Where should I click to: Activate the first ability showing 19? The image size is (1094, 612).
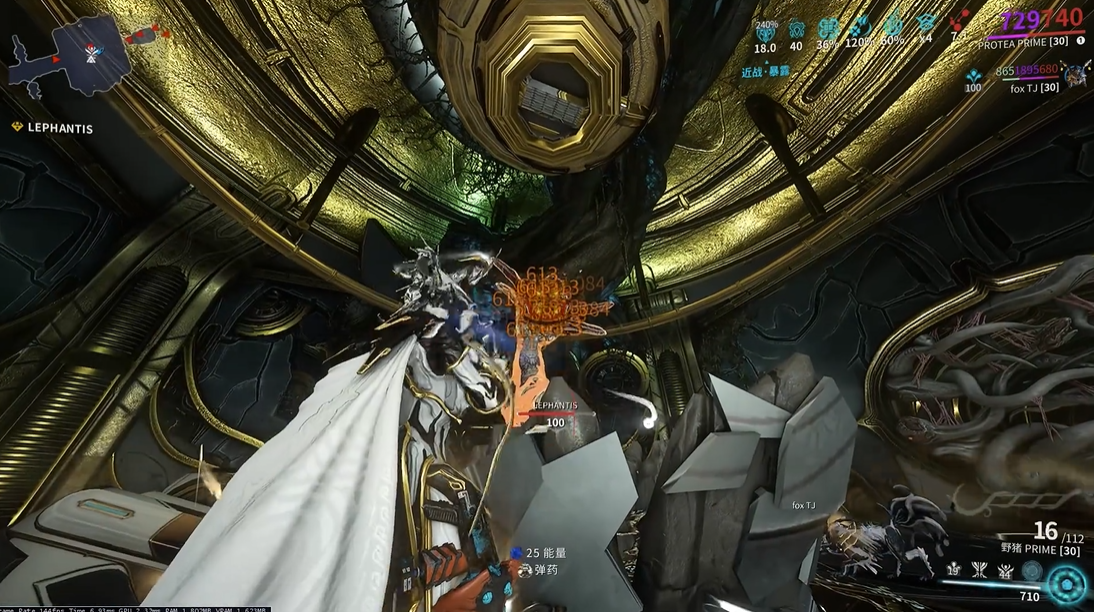[x=955, y=569]
